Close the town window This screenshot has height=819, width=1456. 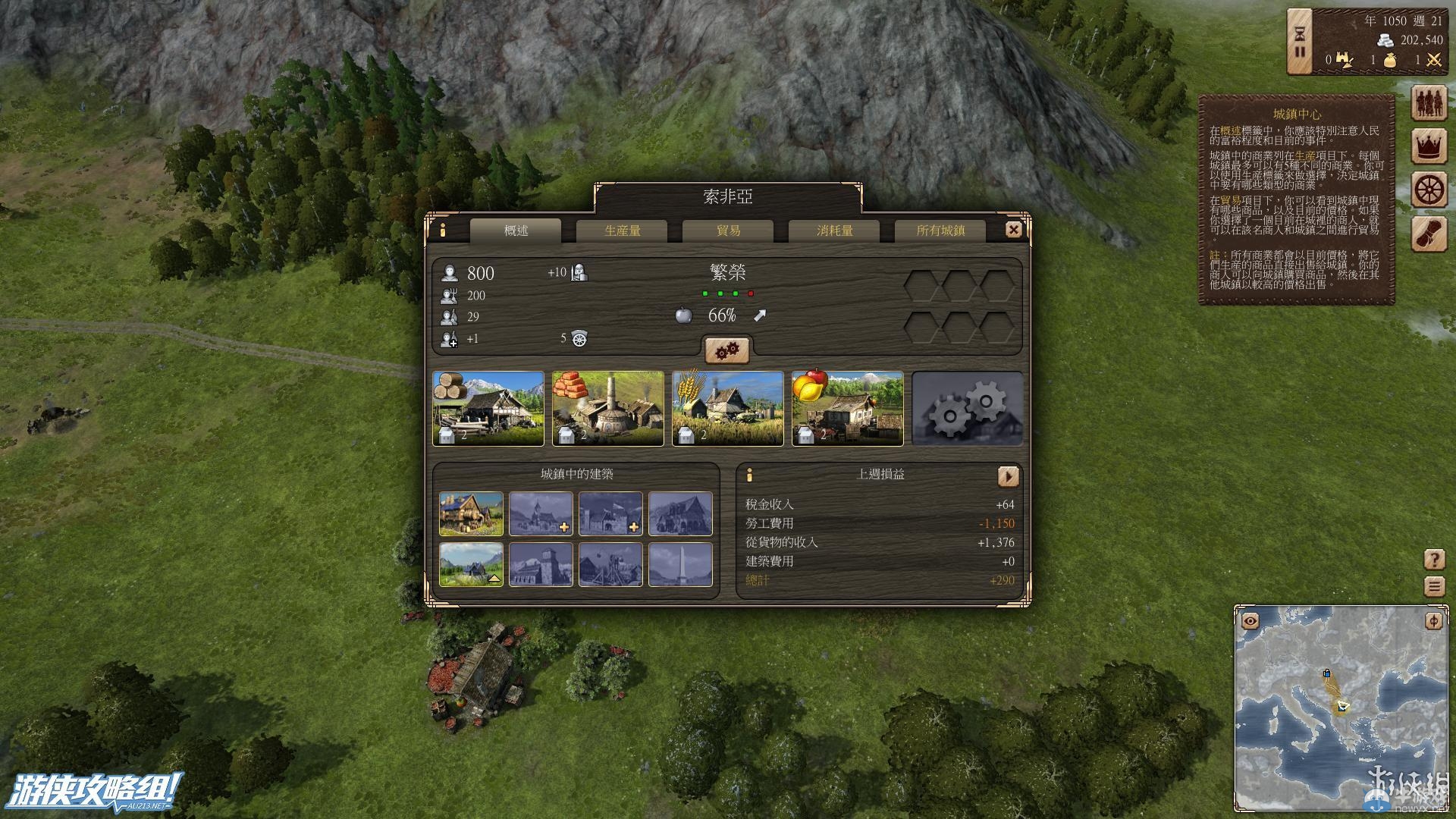click(x=1013, y=230)
